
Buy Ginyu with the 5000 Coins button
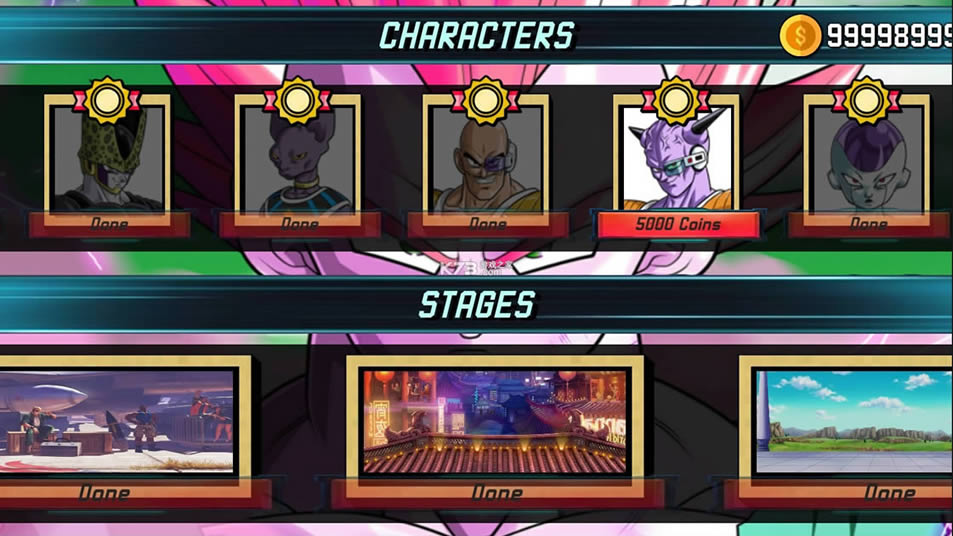(677, 225)
